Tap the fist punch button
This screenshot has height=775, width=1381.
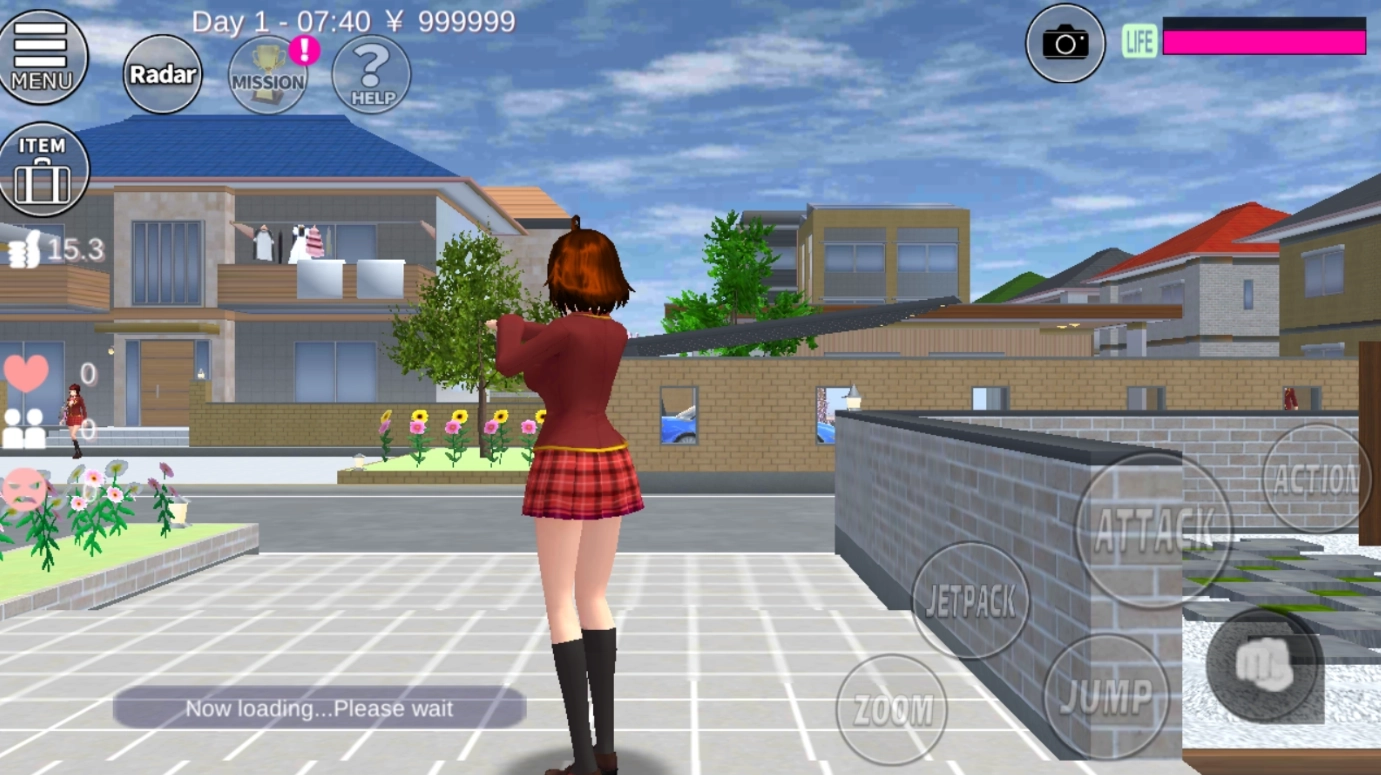[1264, 664]
